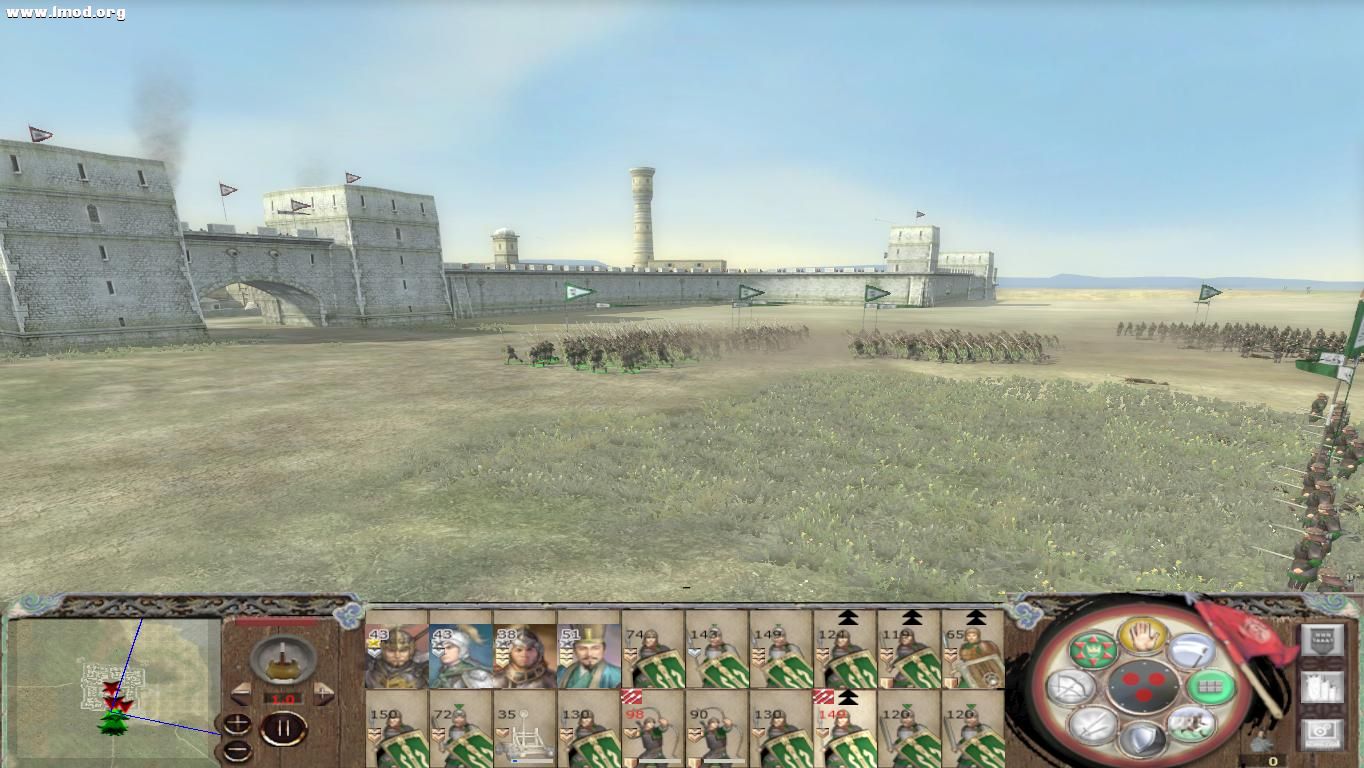
Task: Increase game speed with the right arrow
Action: [323, 693]
